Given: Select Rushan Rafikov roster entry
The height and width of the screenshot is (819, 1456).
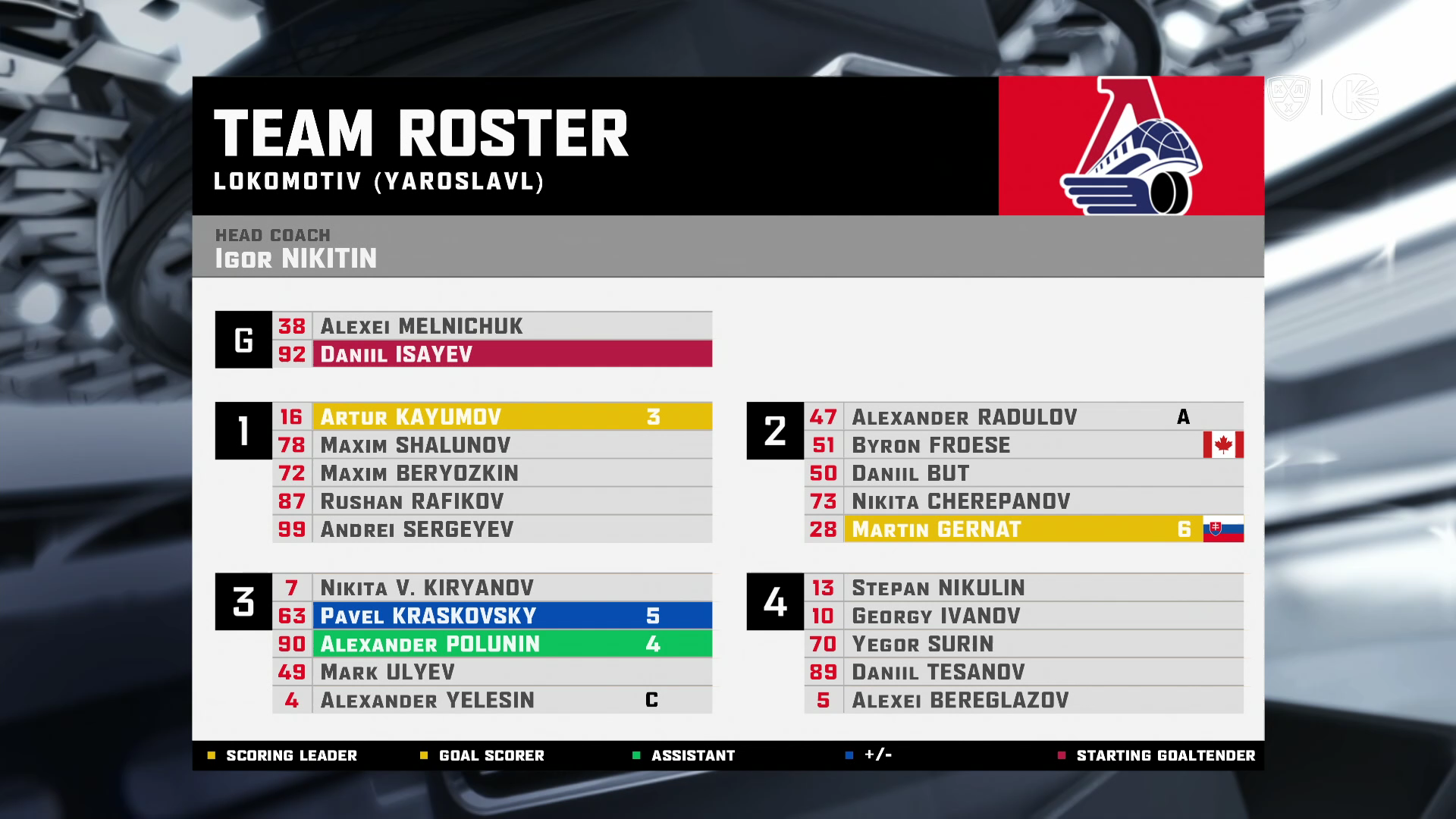Looking at the screenshot, I should click(493, 501).
